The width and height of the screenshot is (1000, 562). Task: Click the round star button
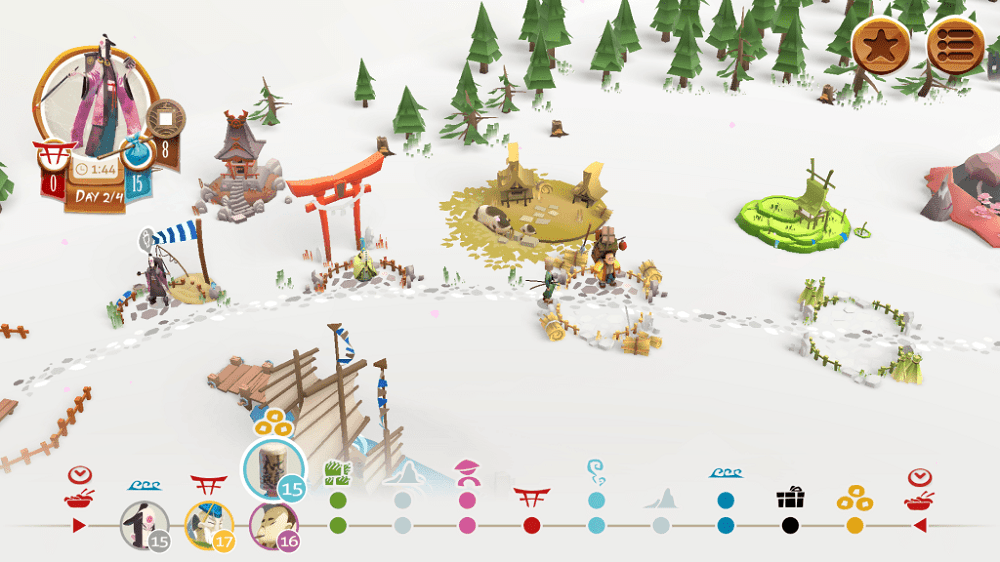click(x=881, y=43)
